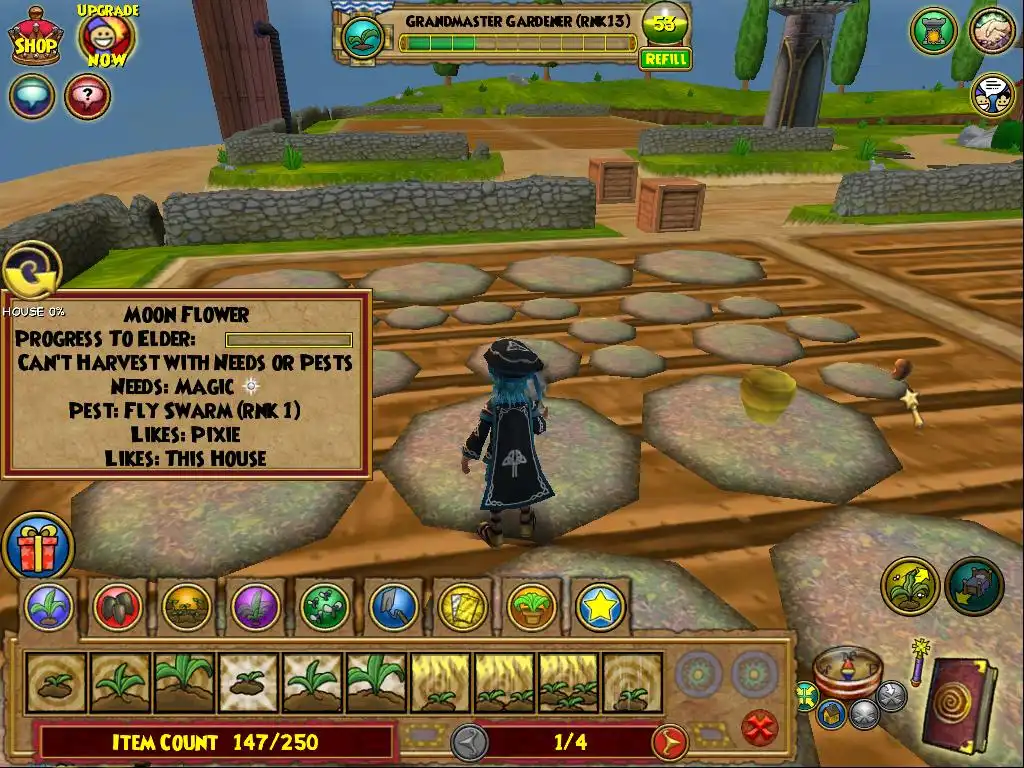The width and height of the screenshot is (1024, 768).
Task: Open the potted plant gardening tab
Action: [531, 606]
